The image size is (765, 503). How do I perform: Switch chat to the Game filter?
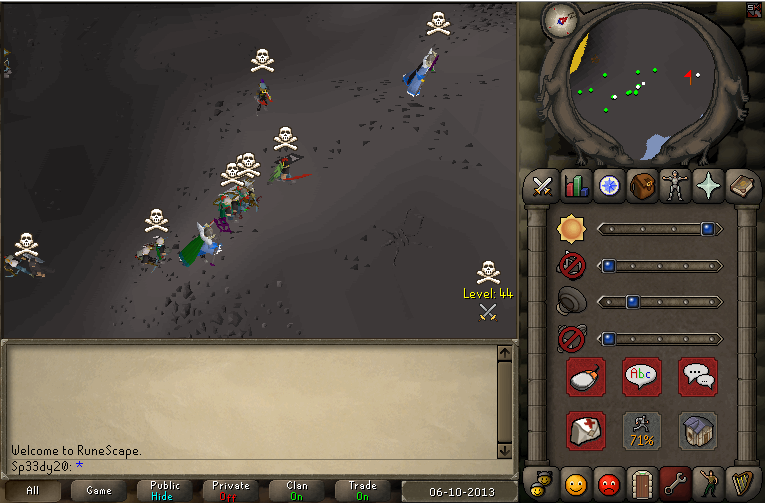99,490
